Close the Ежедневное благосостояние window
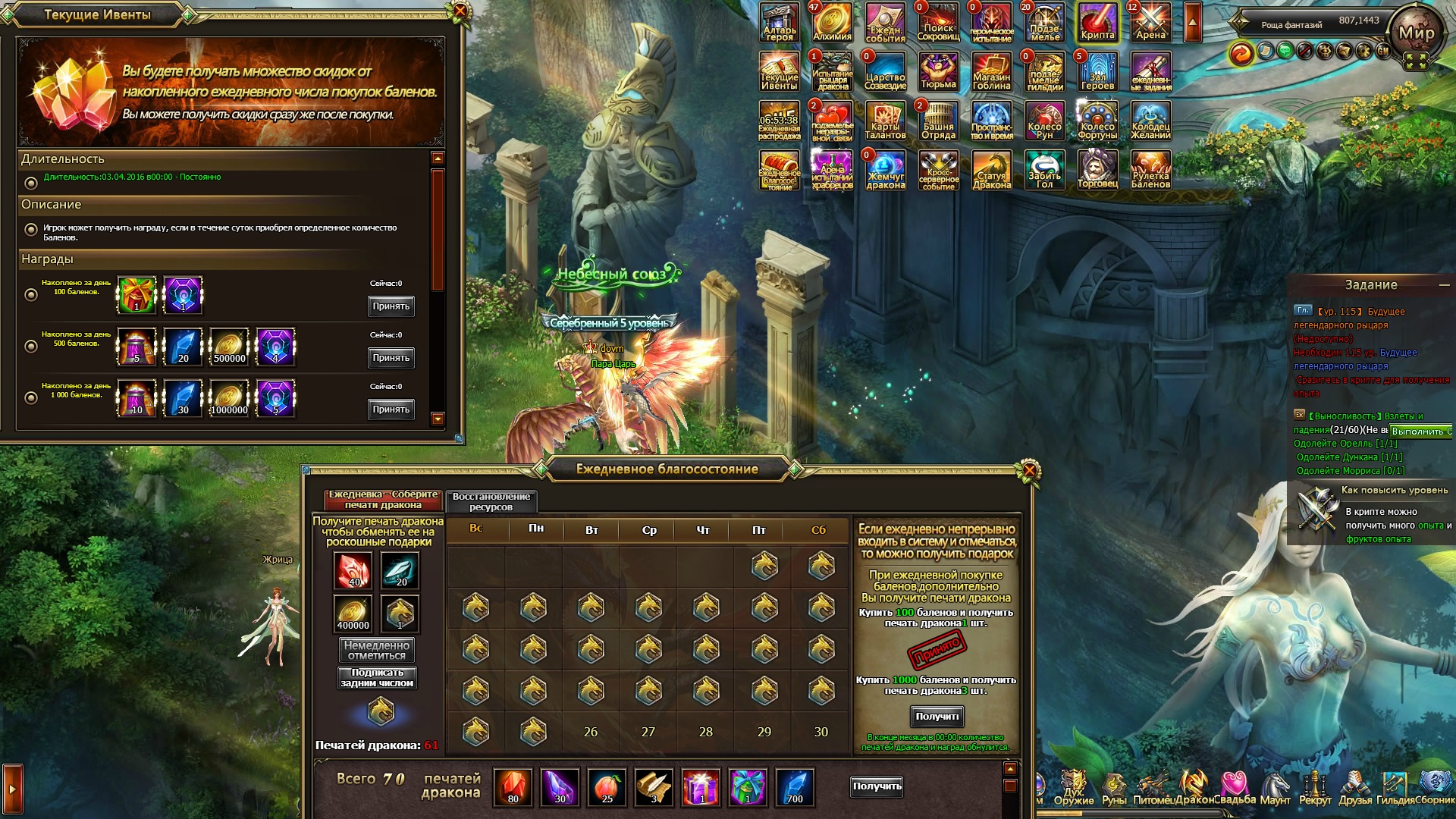1456x819 pixels. click(1029, 470)
